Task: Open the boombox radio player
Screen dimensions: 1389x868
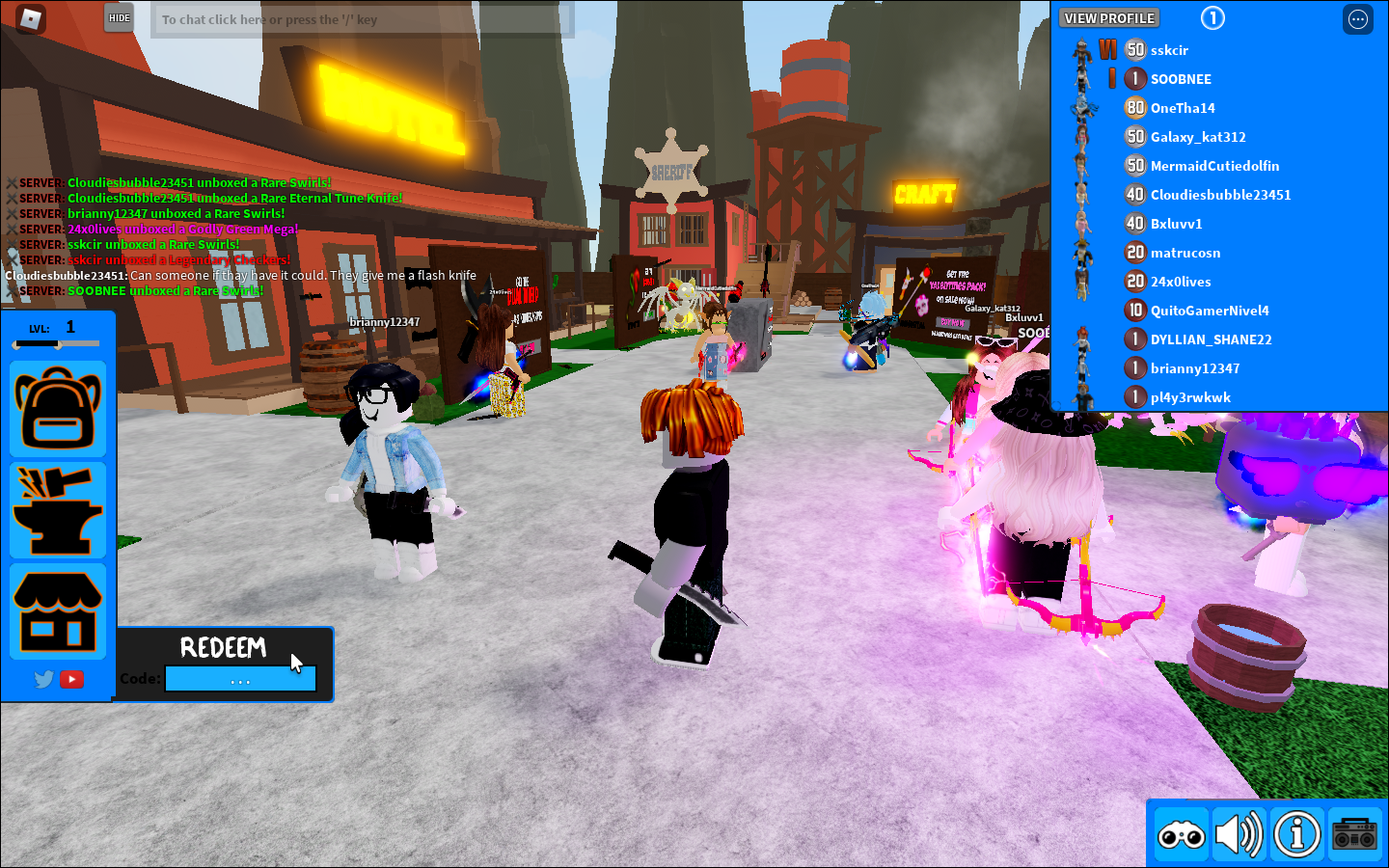Action: point(1353,833)
